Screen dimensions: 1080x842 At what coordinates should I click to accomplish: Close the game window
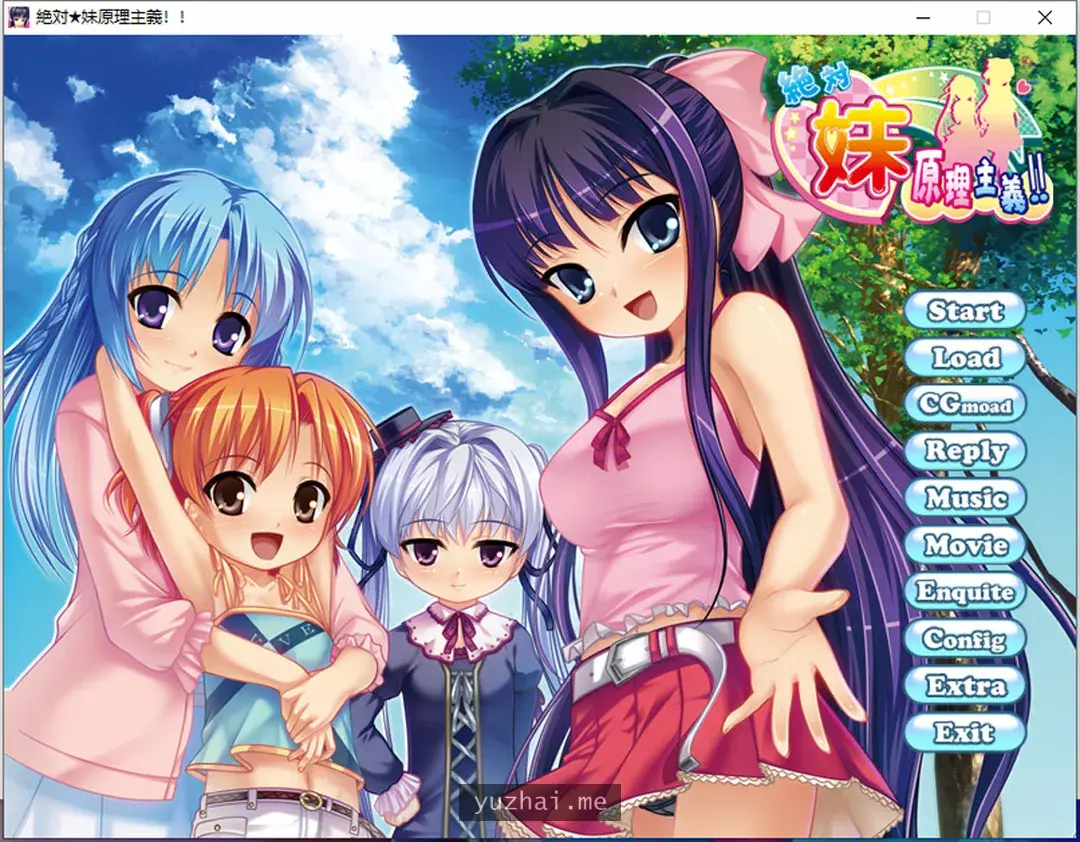1045,17
